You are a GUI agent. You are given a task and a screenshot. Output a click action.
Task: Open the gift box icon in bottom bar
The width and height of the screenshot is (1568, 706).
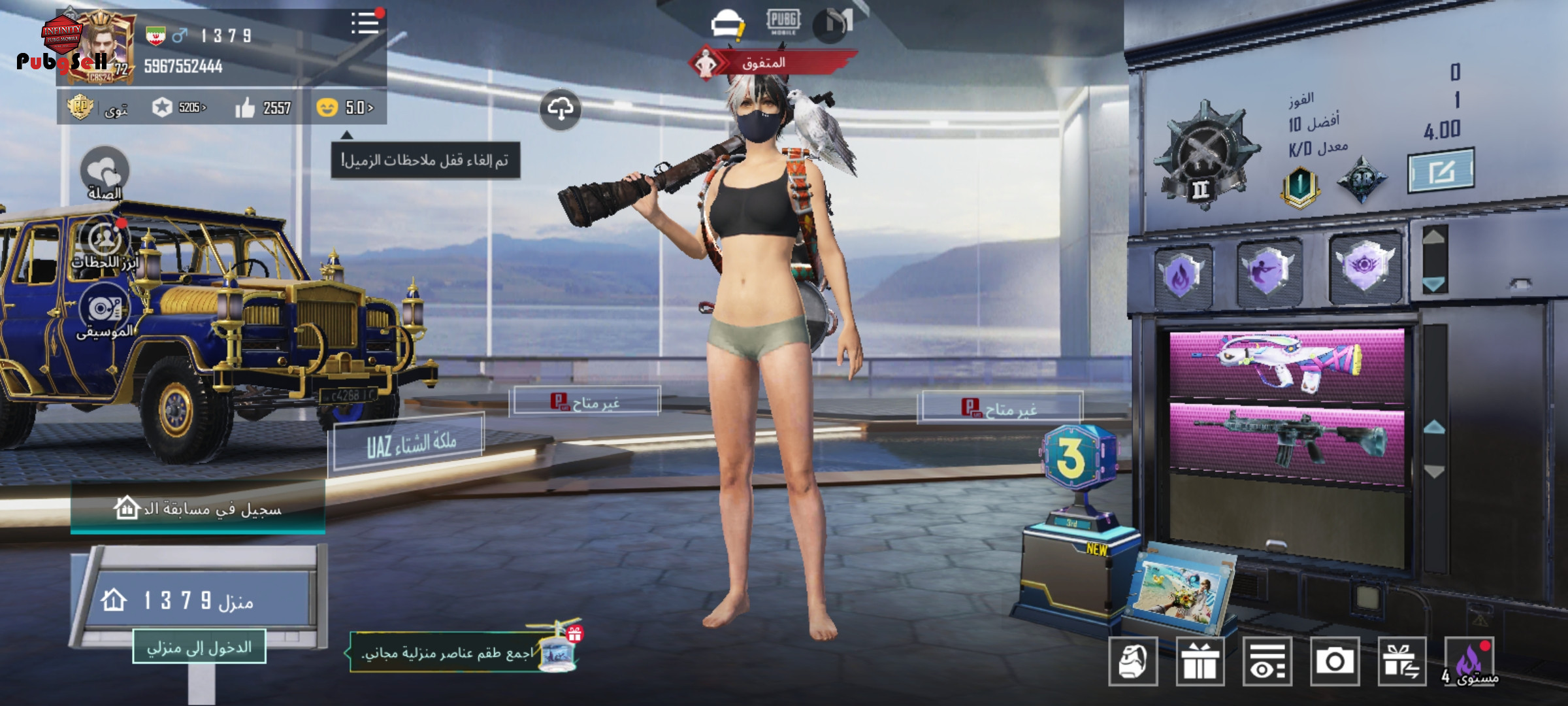[x=1200, y=662]
